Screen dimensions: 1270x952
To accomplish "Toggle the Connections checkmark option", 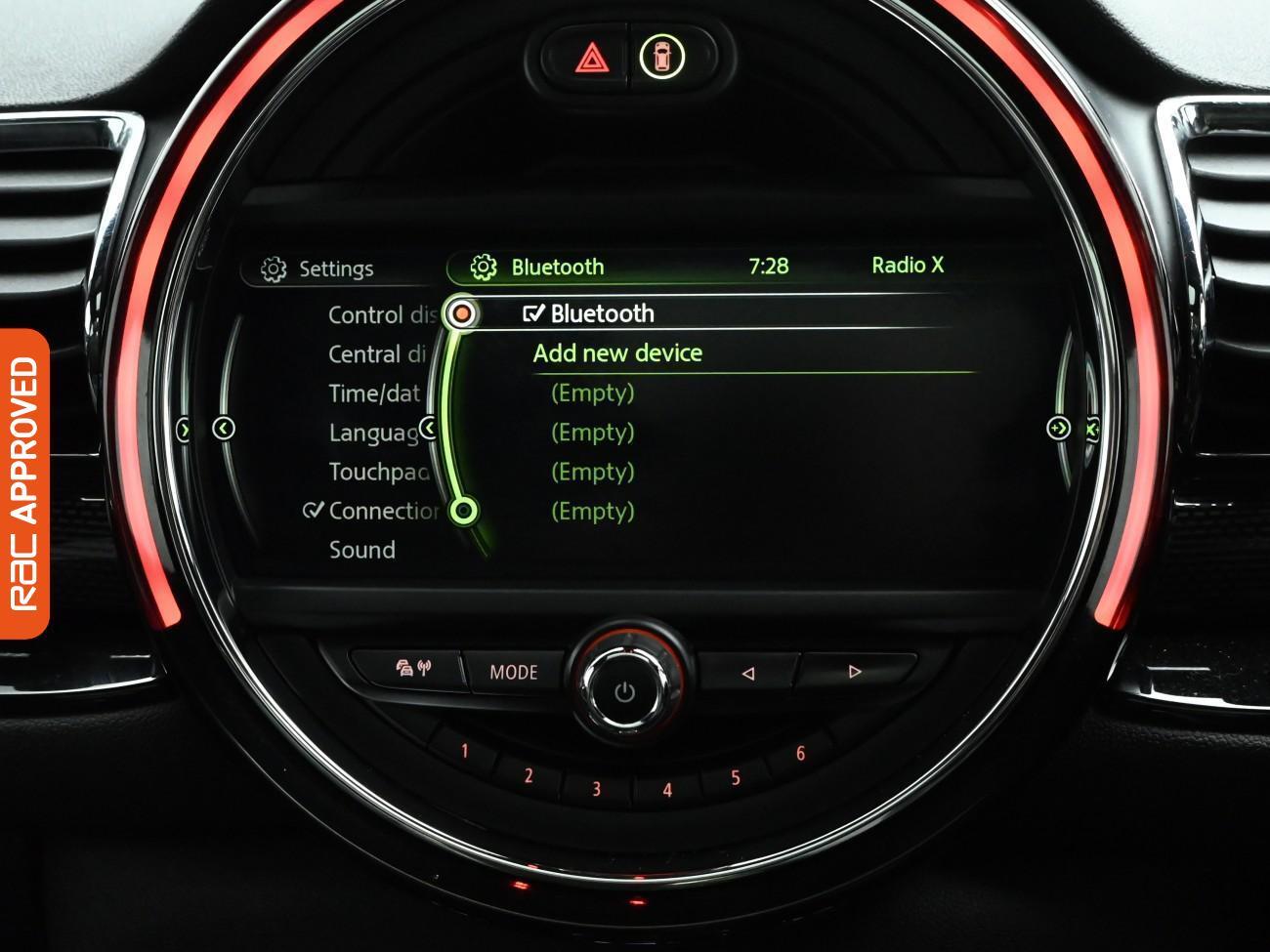I will (315, 510).
